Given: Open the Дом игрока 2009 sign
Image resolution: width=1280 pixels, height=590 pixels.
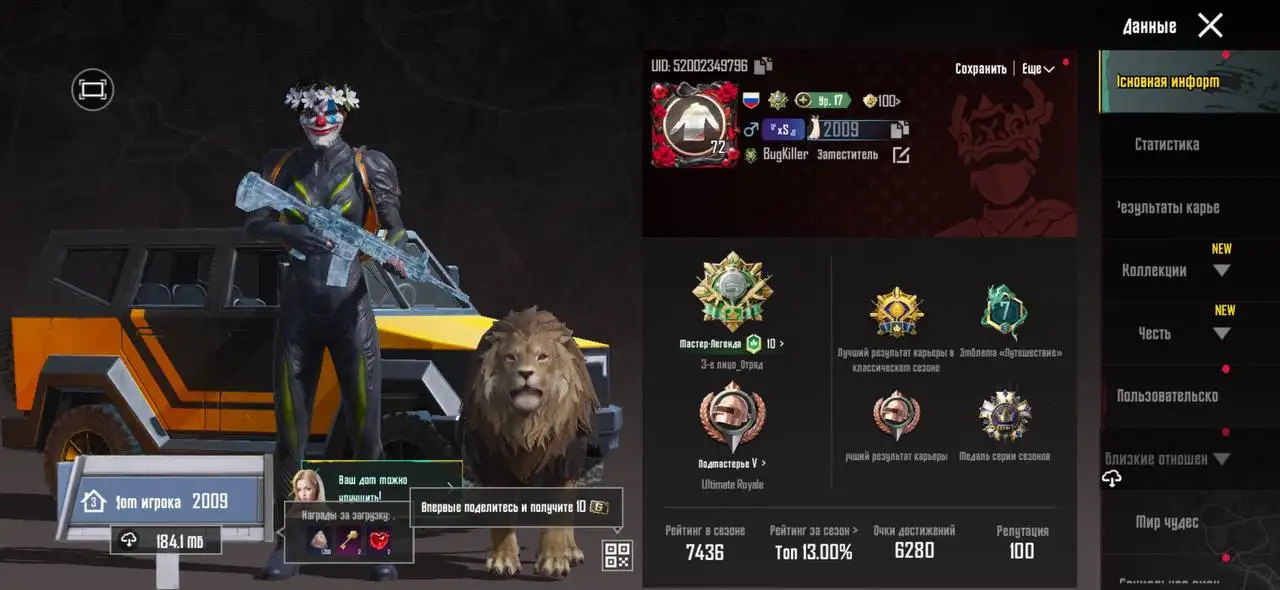Looking at the screenshot, I should 164,501.
